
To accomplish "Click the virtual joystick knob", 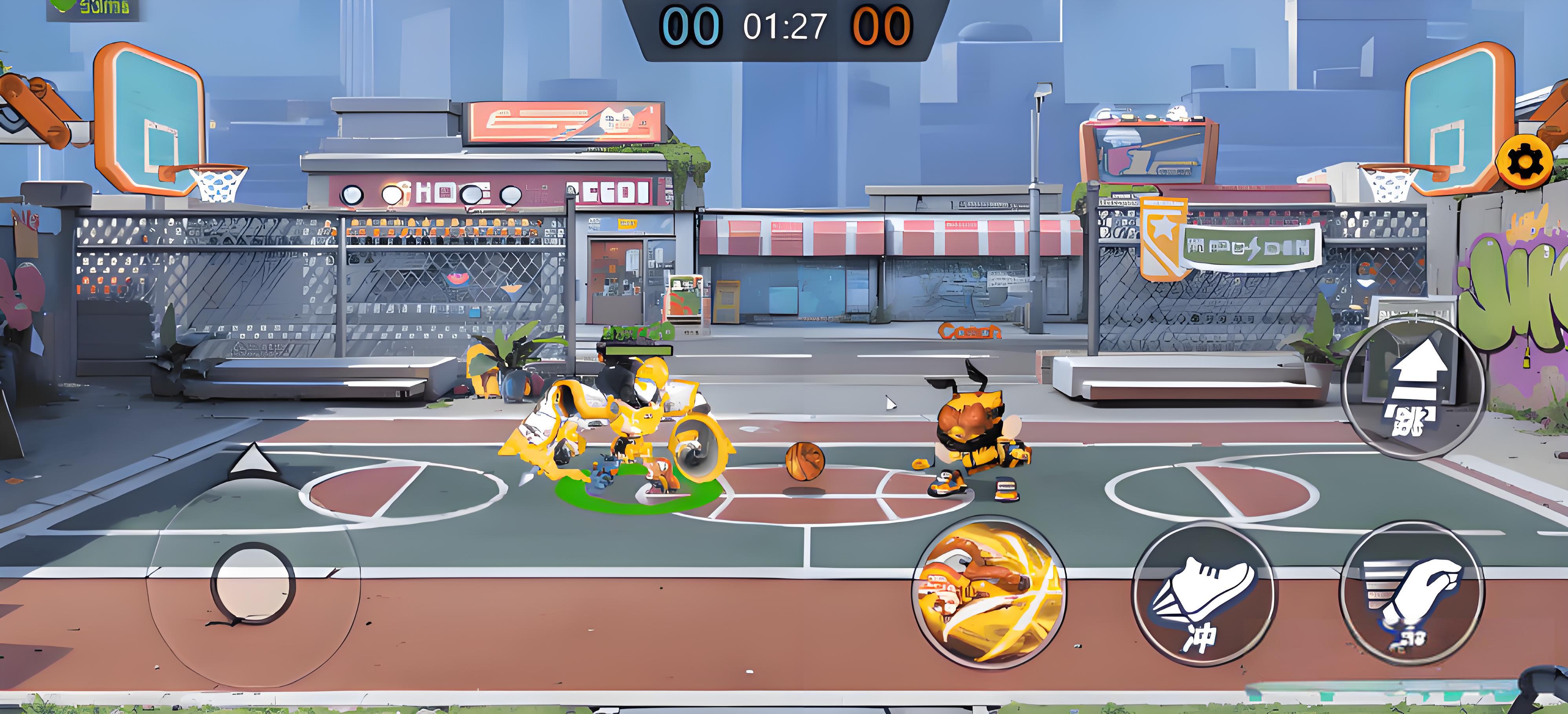I will tap(253, 583).
